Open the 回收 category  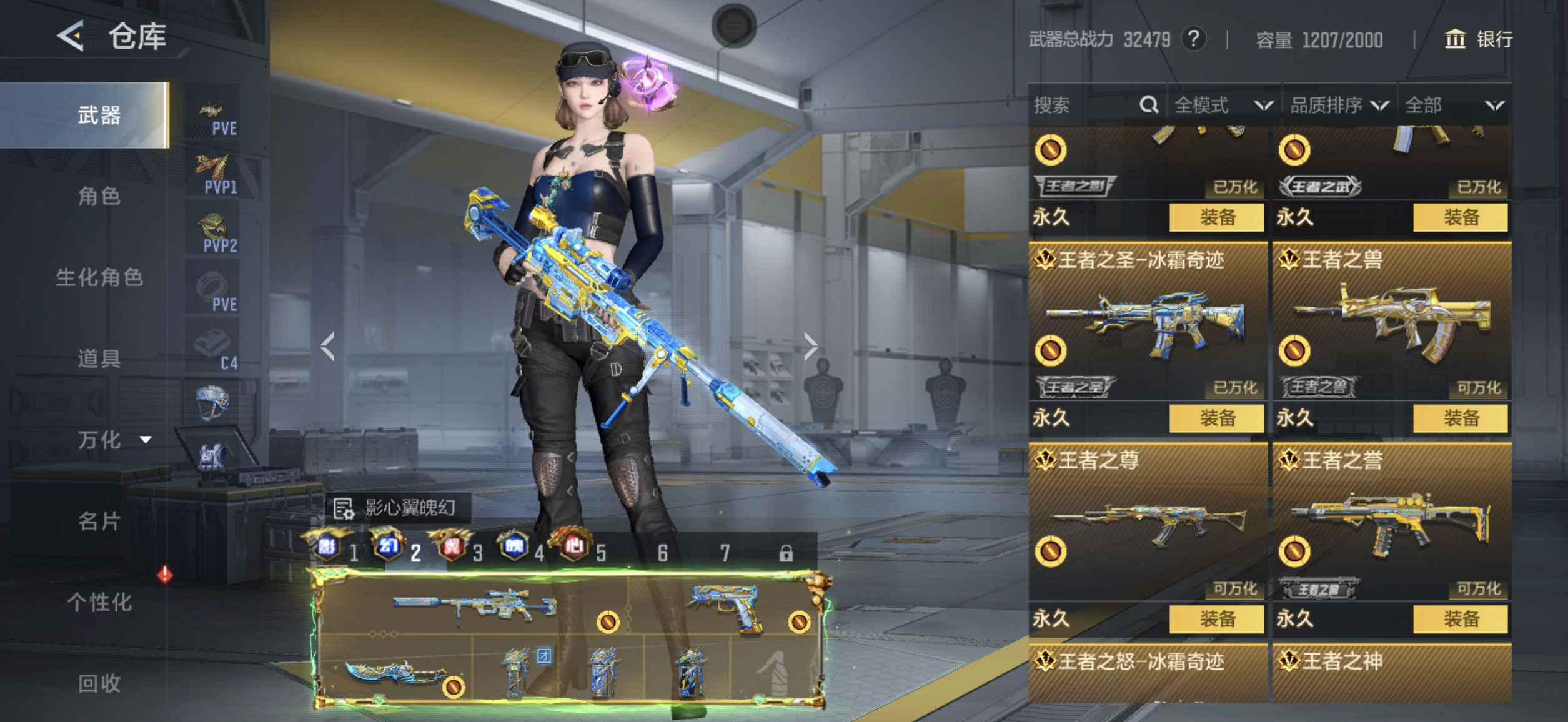[99, 683]
